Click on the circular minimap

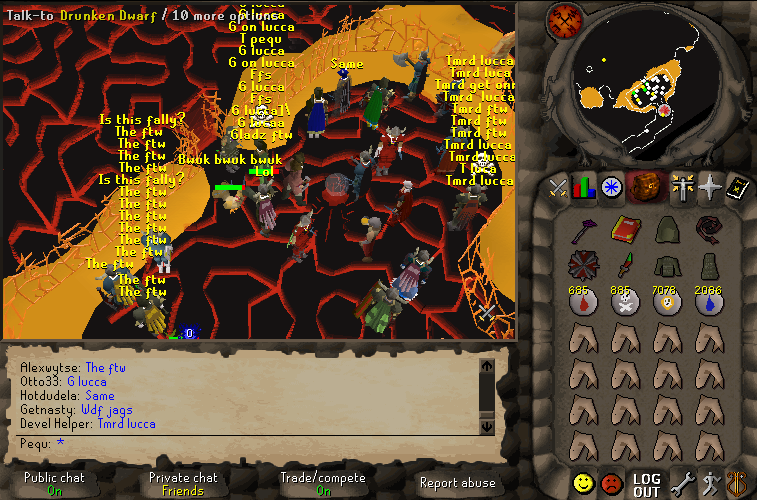[648, 85]
